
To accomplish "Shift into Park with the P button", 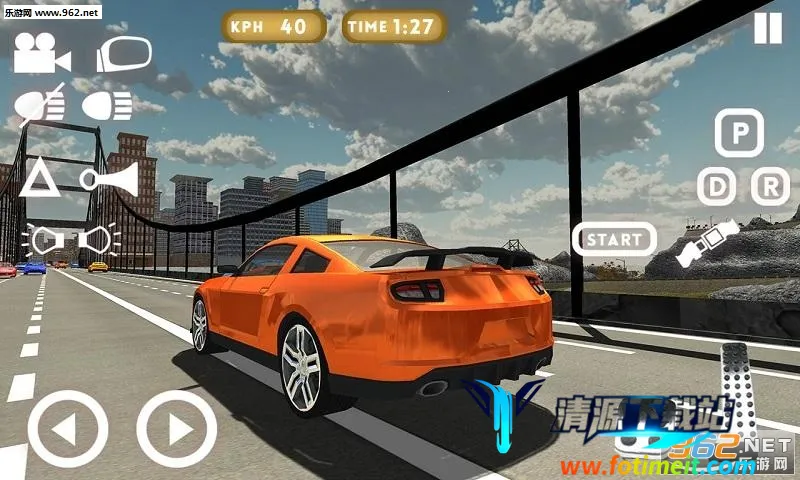I will click(x=739, y=134).
